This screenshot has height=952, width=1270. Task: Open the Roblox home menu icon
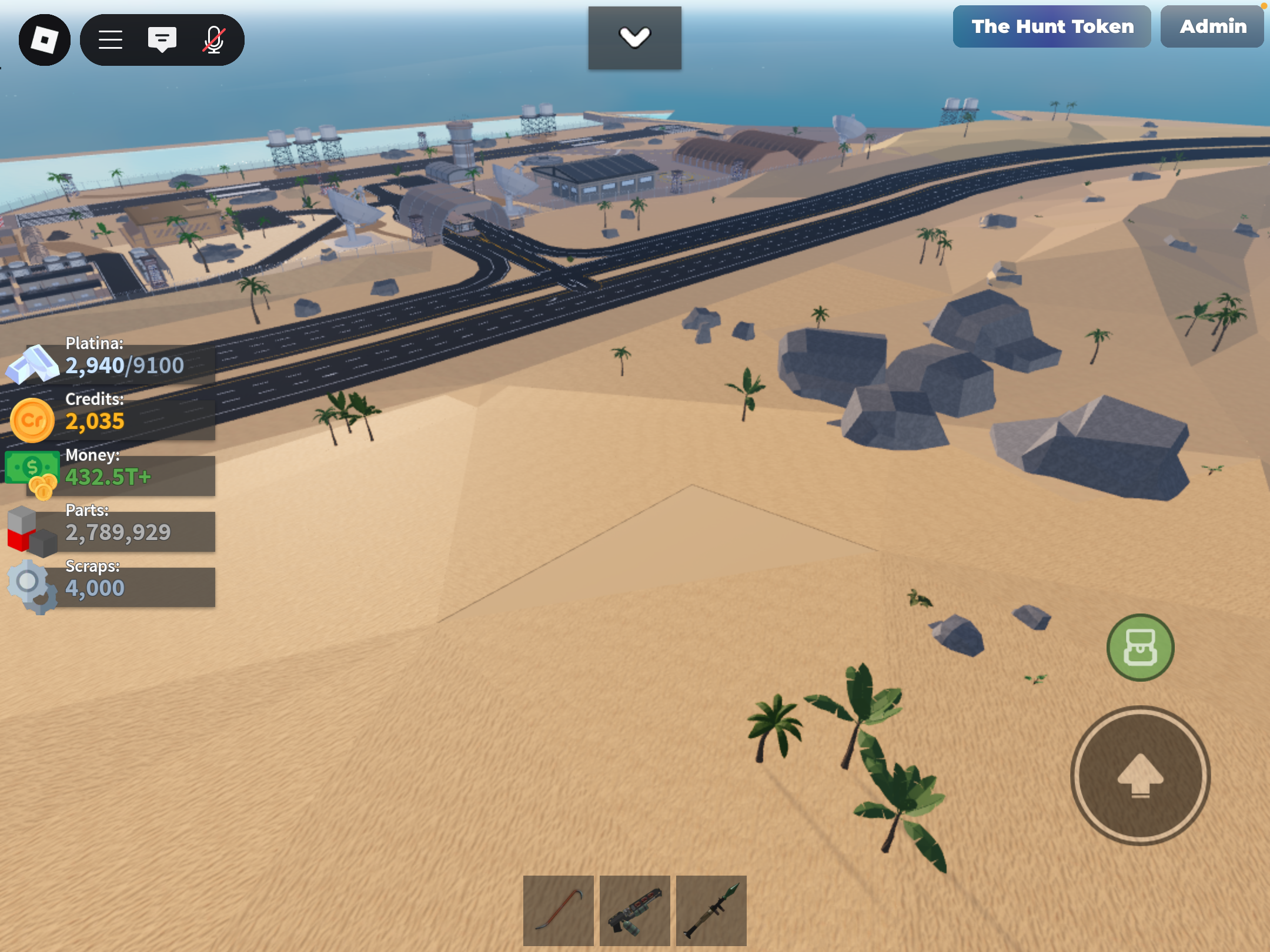pos(45,39)
